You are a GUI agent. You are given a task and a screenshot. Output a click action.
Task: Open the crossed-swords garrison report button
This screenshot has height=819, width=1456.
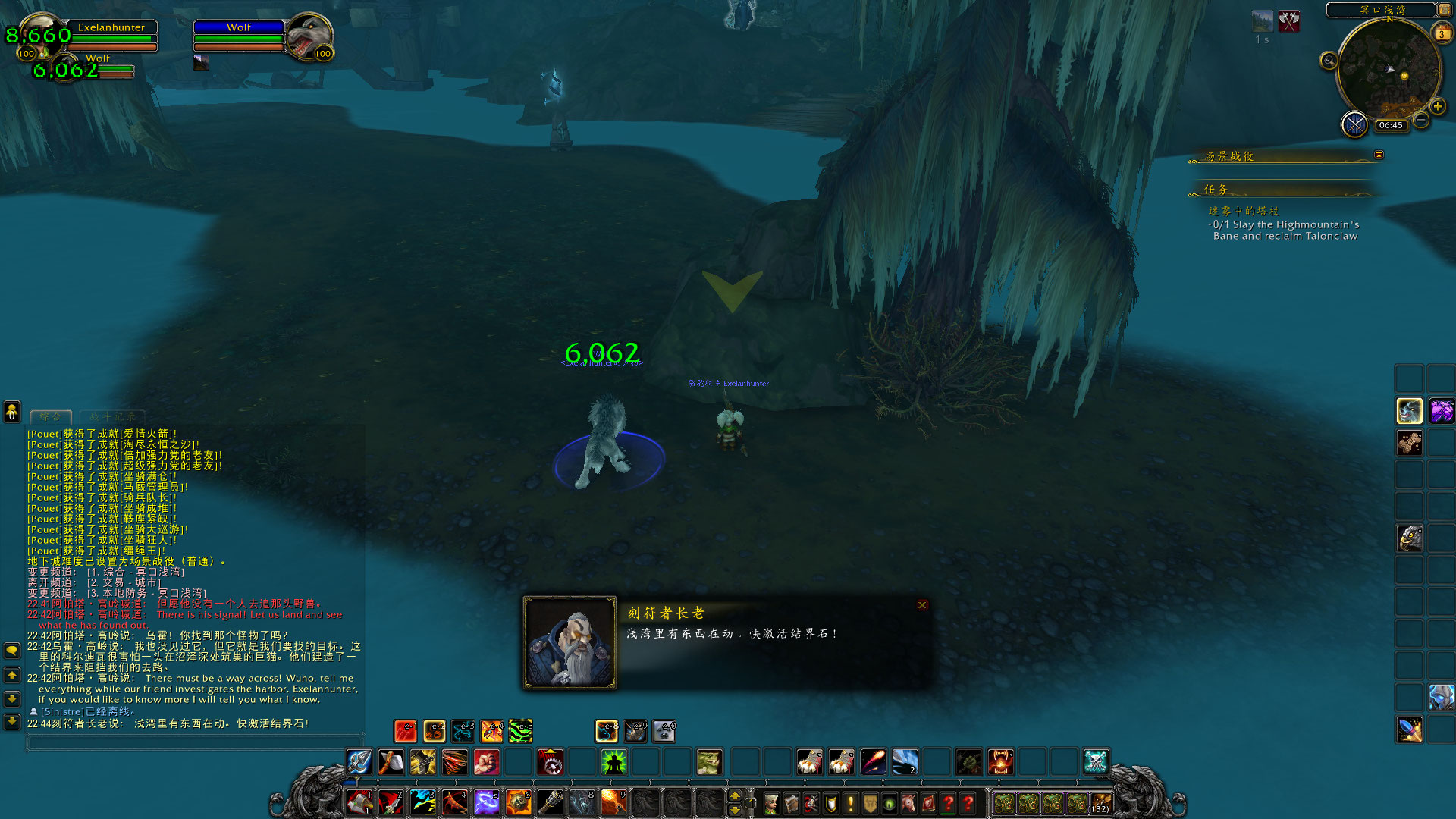(x=1354, y=124)
